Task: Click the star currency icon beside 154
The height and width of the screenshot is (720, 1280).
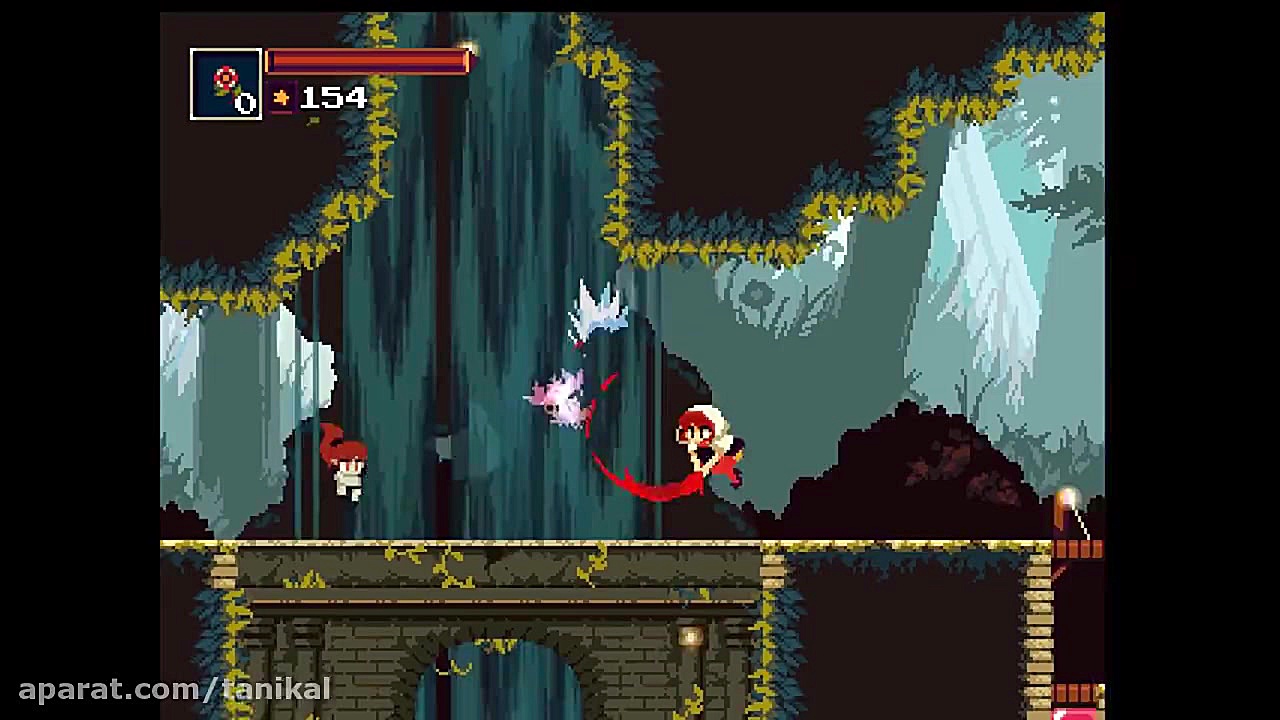Action: 282,98
